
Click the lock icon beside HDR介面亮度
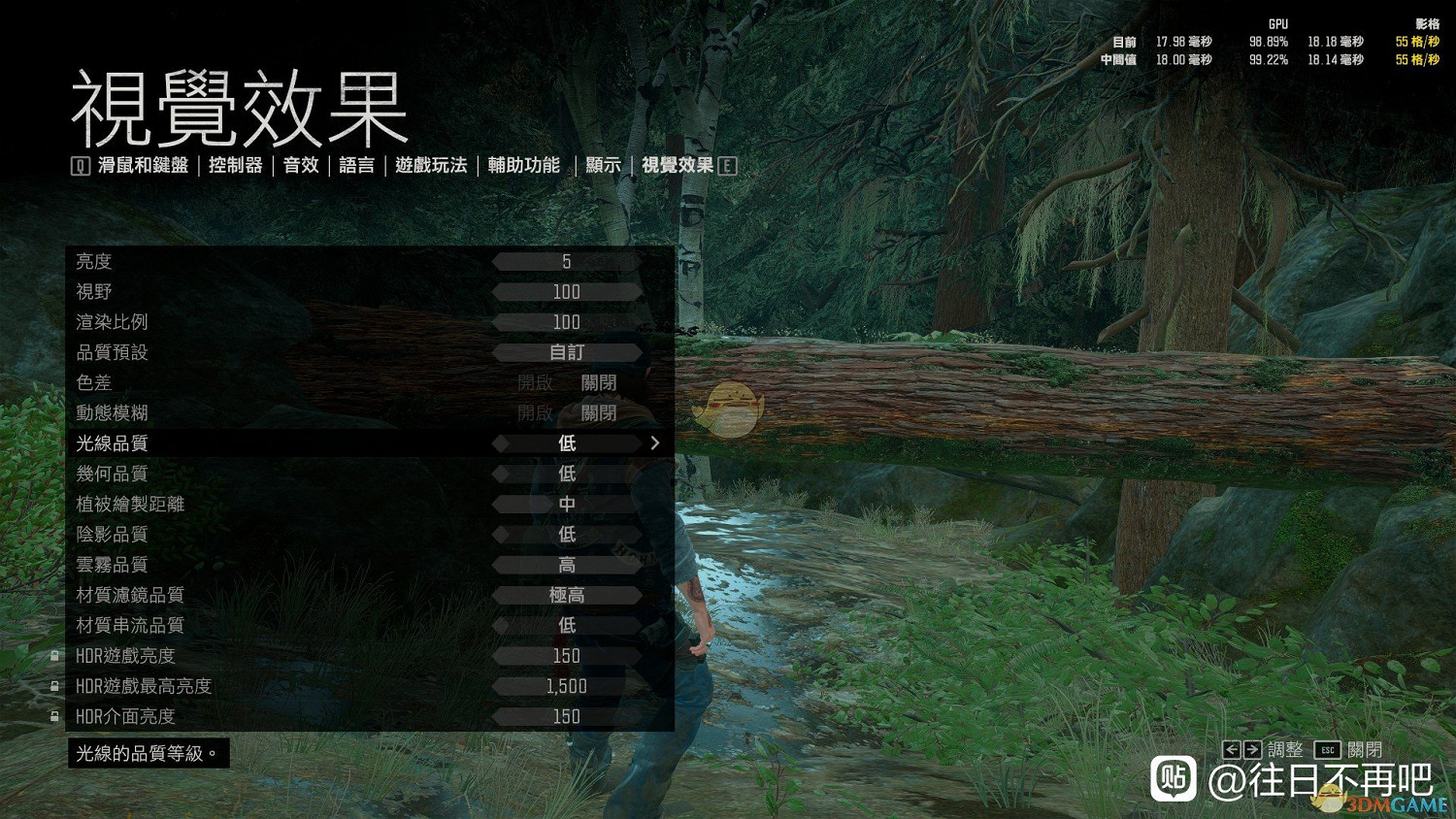[x=53, y=717]
